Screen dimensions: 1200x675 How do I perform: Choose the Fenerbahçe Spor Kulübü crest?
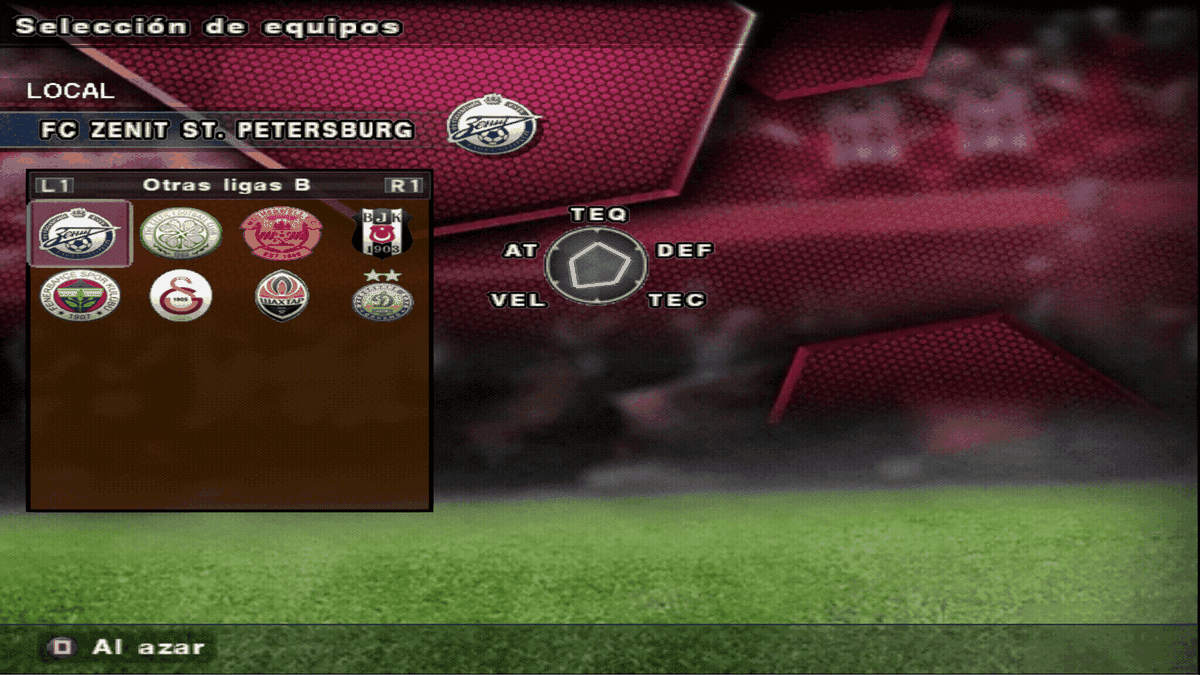click(80, 297)
